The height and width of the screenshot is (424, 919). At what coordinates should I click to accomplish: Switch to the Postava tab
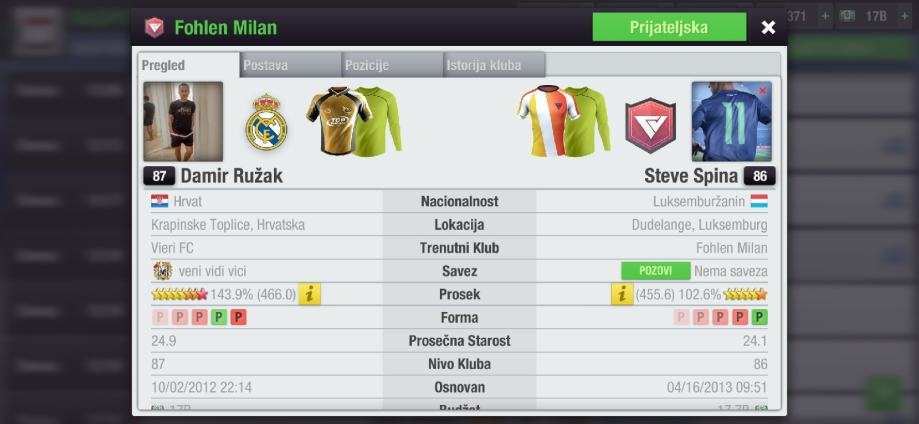click(291, 65)
